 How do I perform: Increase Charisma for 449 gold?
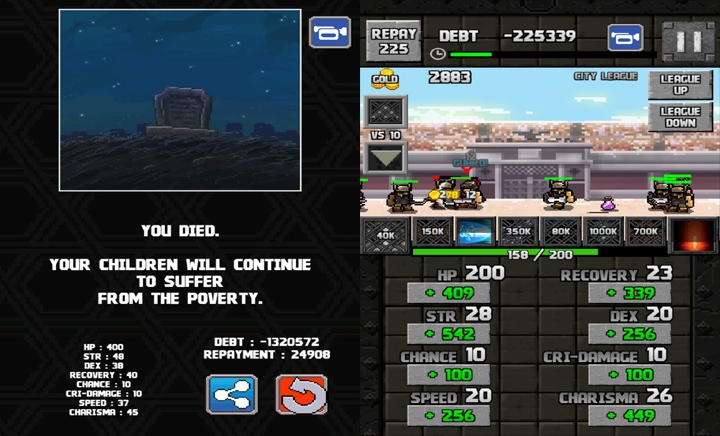point(629,415)
